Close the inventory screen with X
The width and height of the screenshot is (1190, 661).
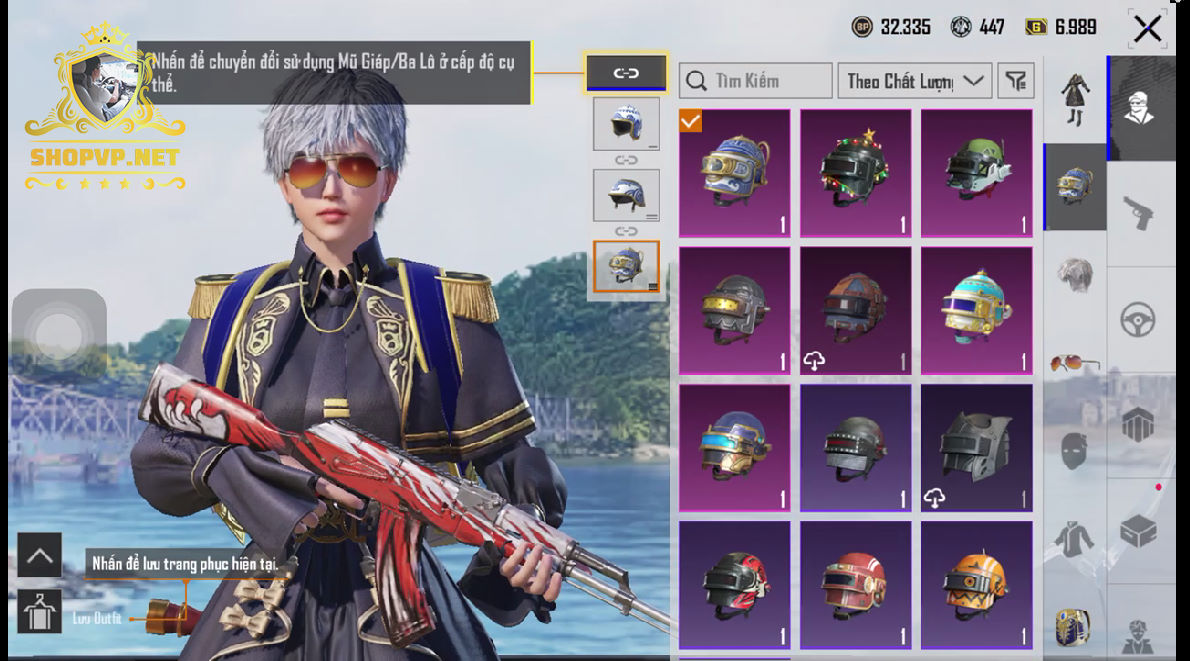[x=1147, y=28]
